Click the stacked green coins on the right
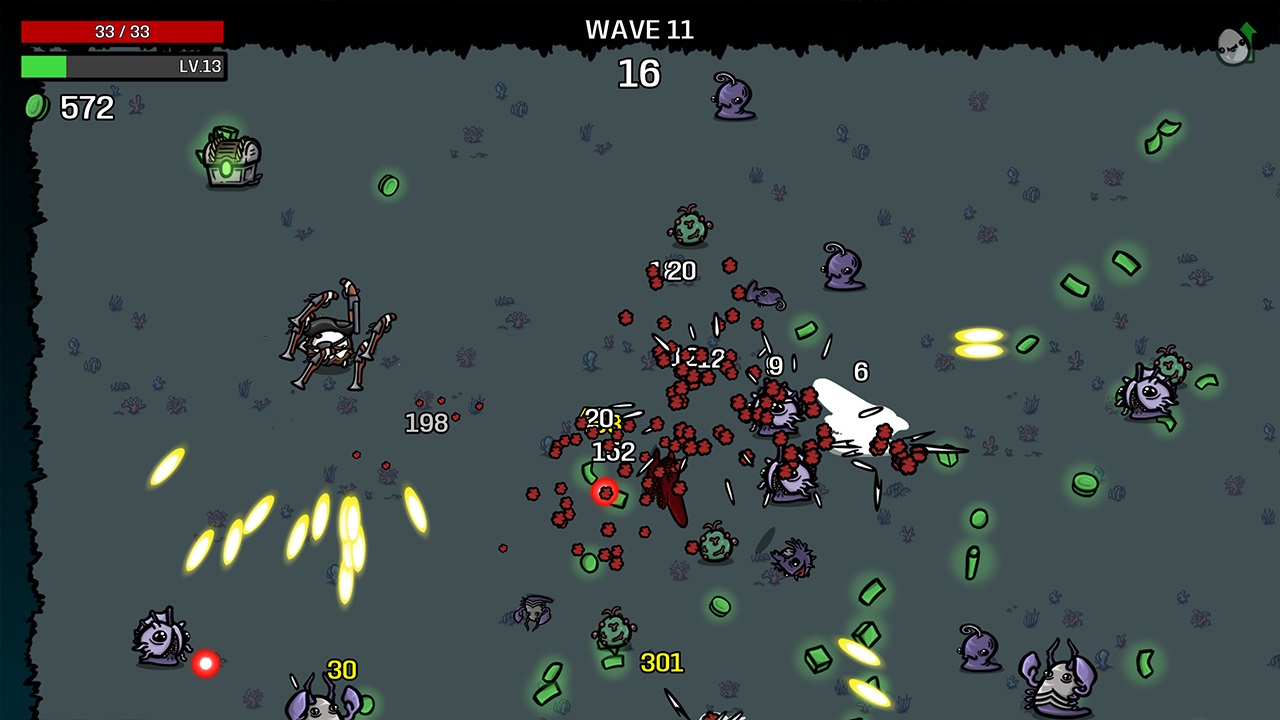Viewport: 1280px width, 720px height. (x=1086, y=485)
